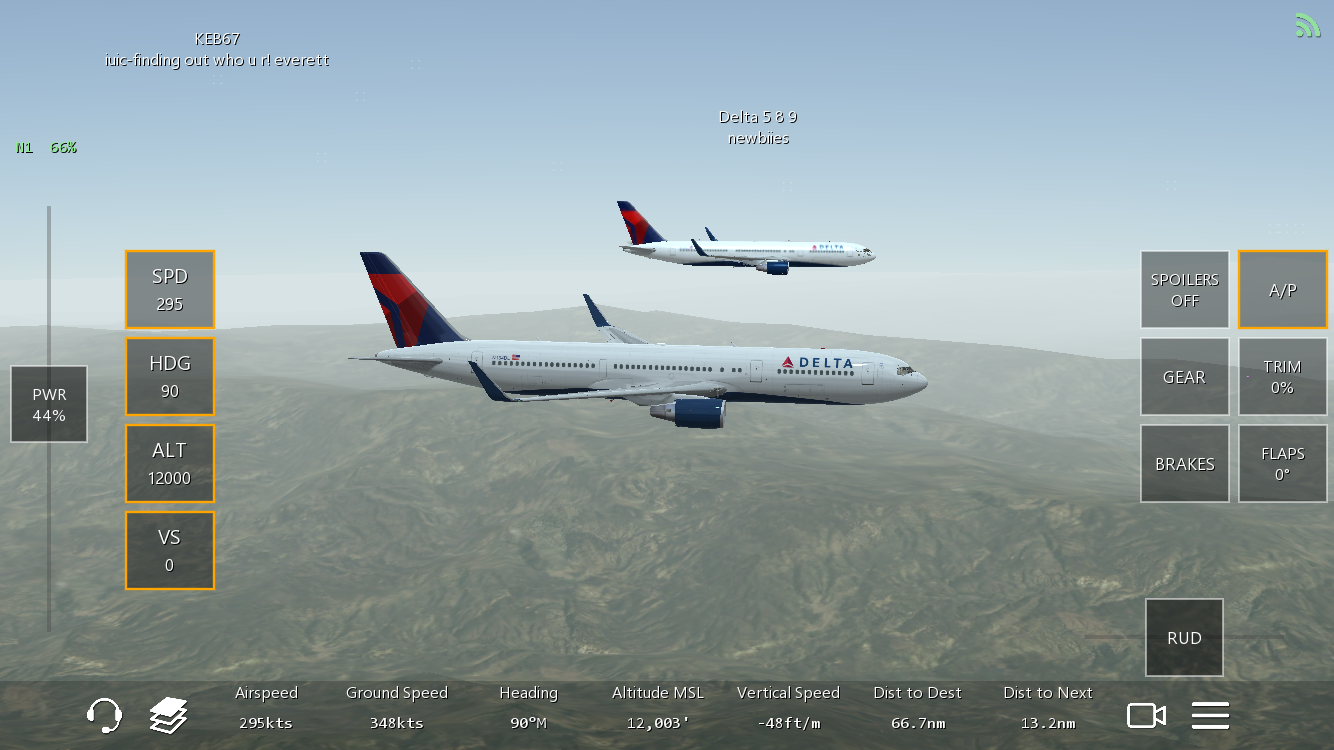
Task: Tap the RUD rudder control
Action: pos(1185,638)
